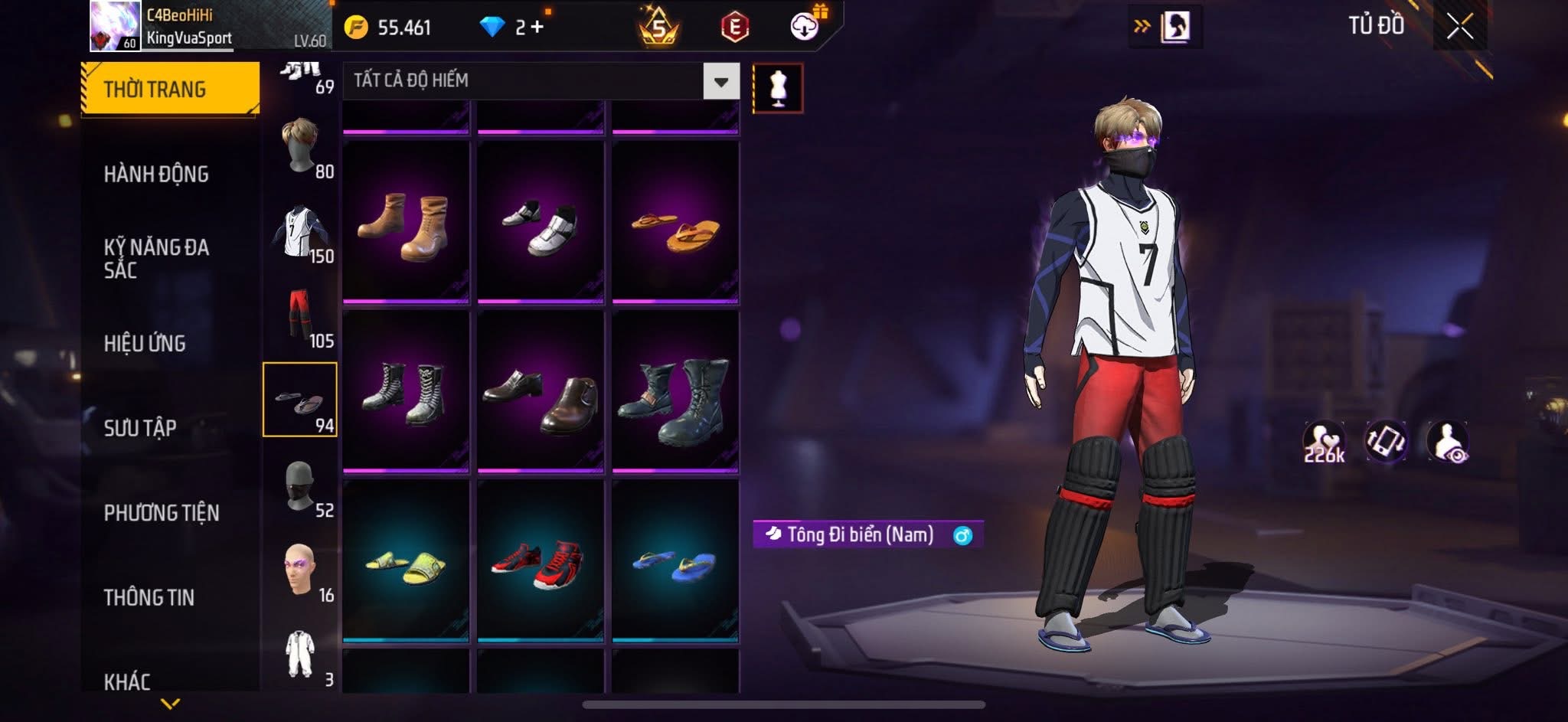Open the Kỹ Năng Đa Sắc section

pos(156,258)
